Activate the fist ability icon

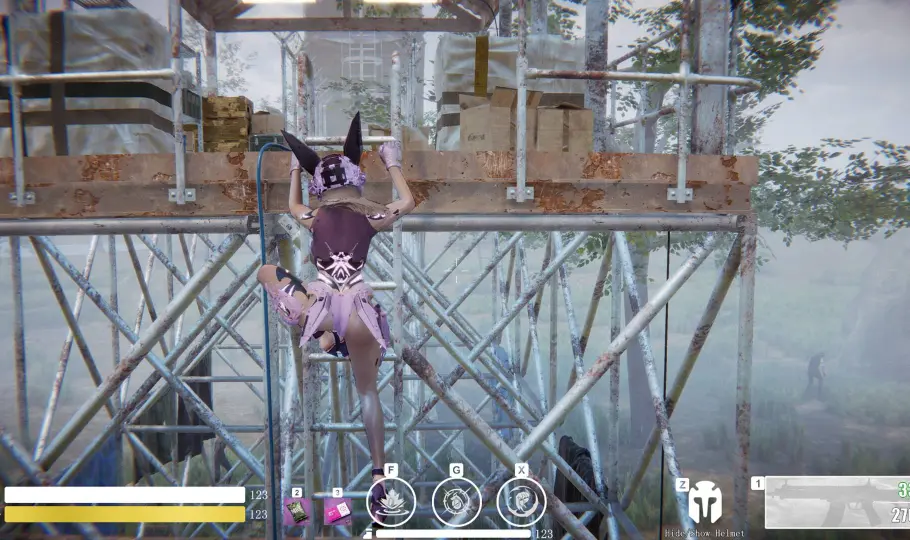click(521, 501)
